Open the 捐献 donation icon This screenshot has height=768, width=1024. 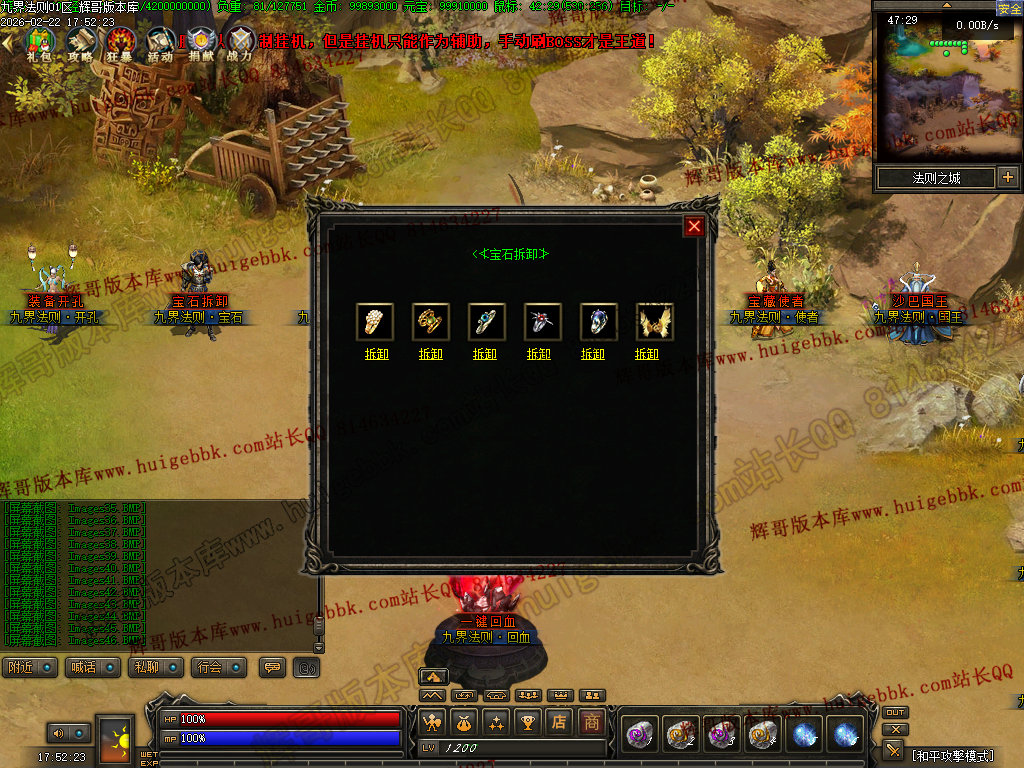pyautogui.click(x=201, y=42)
